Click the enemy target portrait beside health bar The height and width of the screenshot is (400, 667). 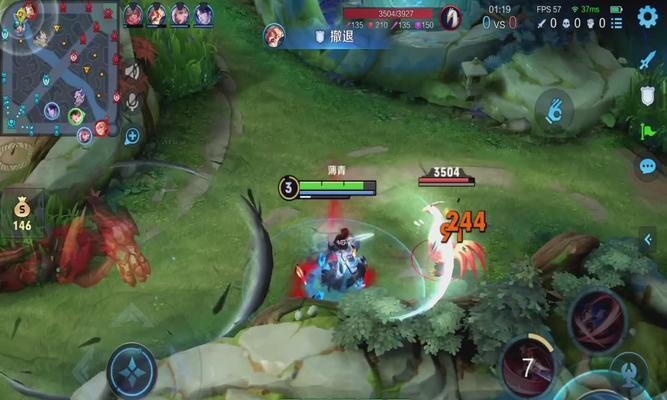tap(451, 18)
